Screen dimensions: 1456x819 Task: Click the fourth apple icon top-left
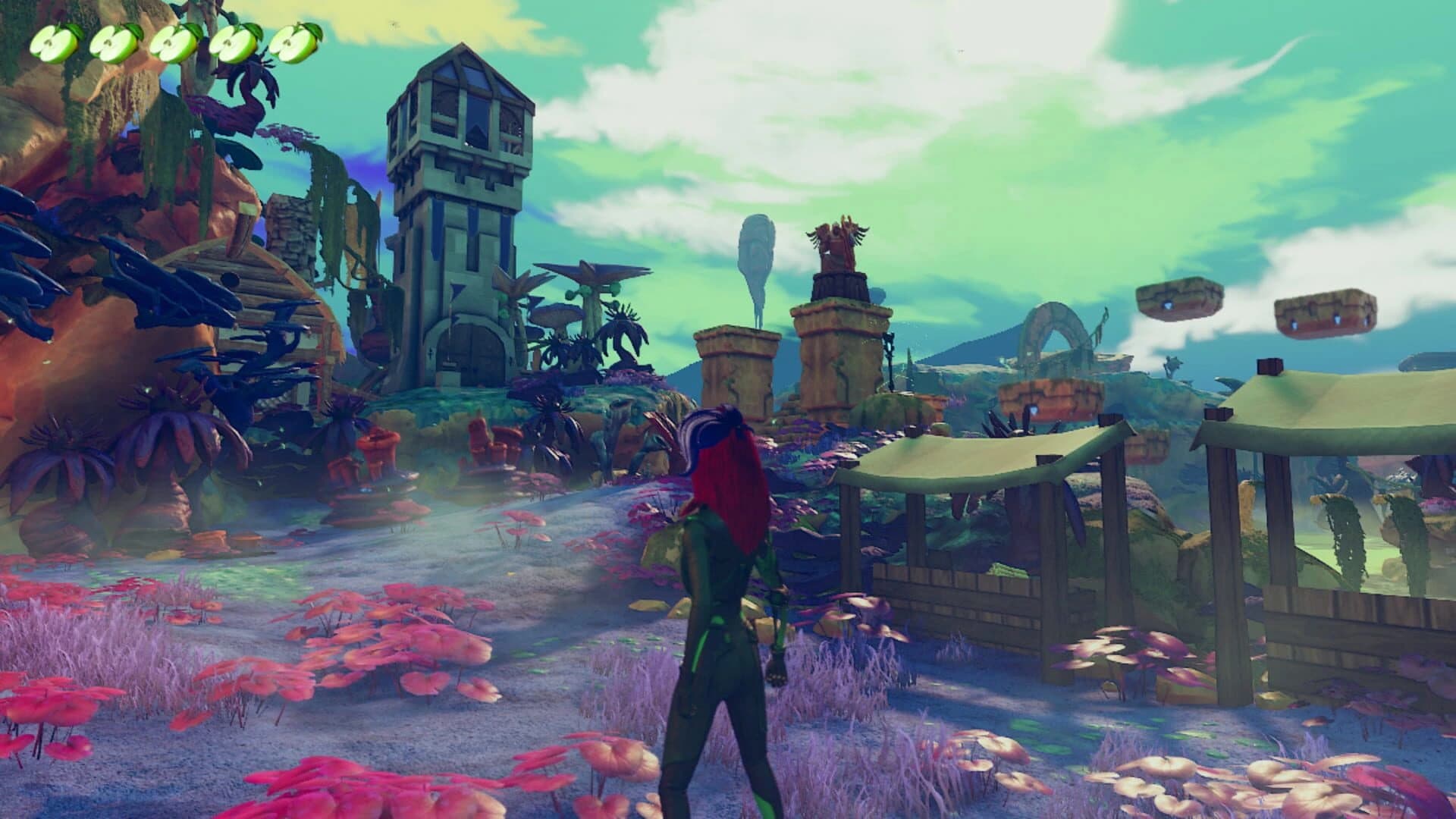[233, 43]
